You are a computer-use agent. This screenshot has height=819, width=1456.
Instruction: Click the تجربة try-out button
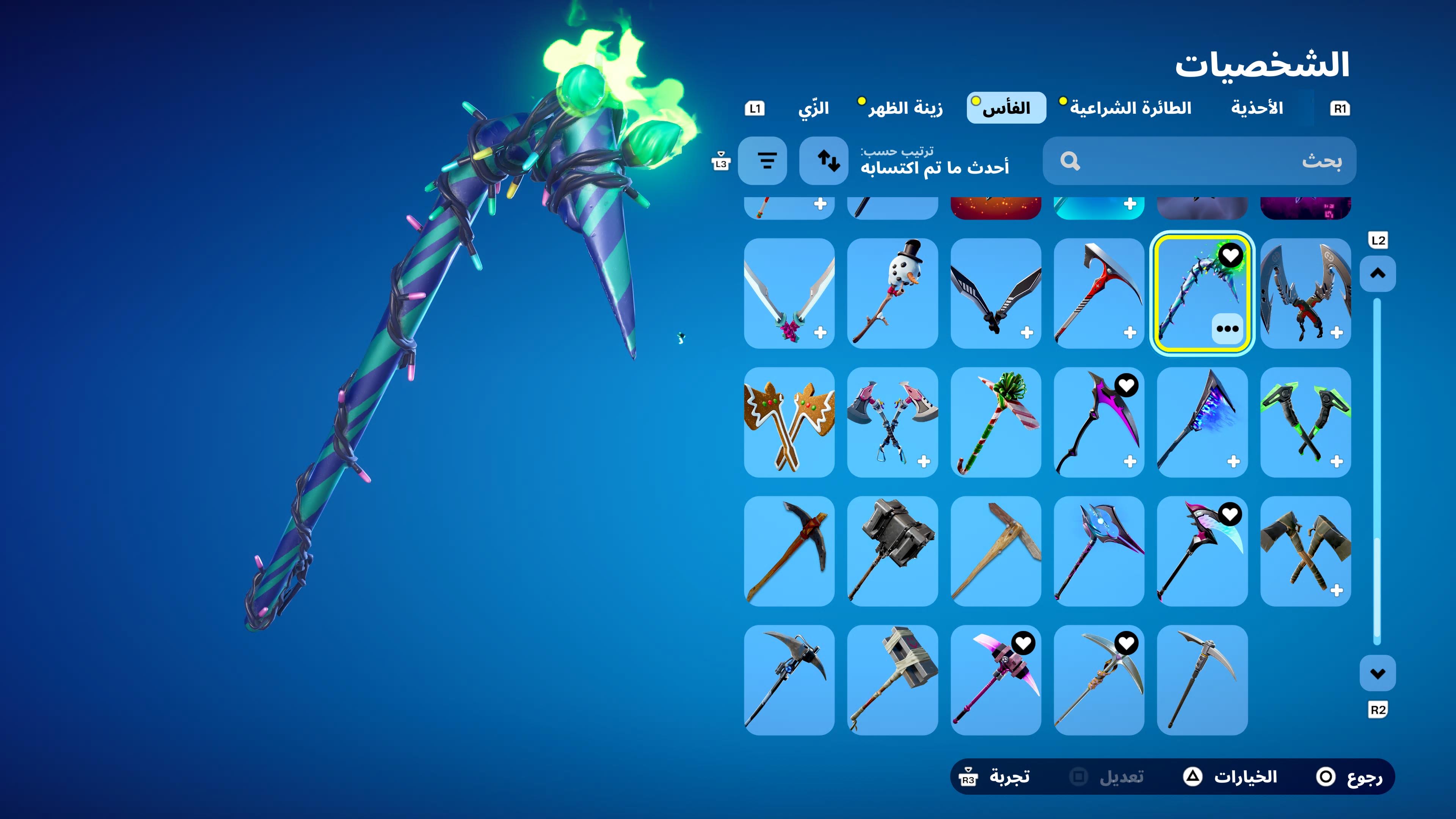[x=995, y=777]
